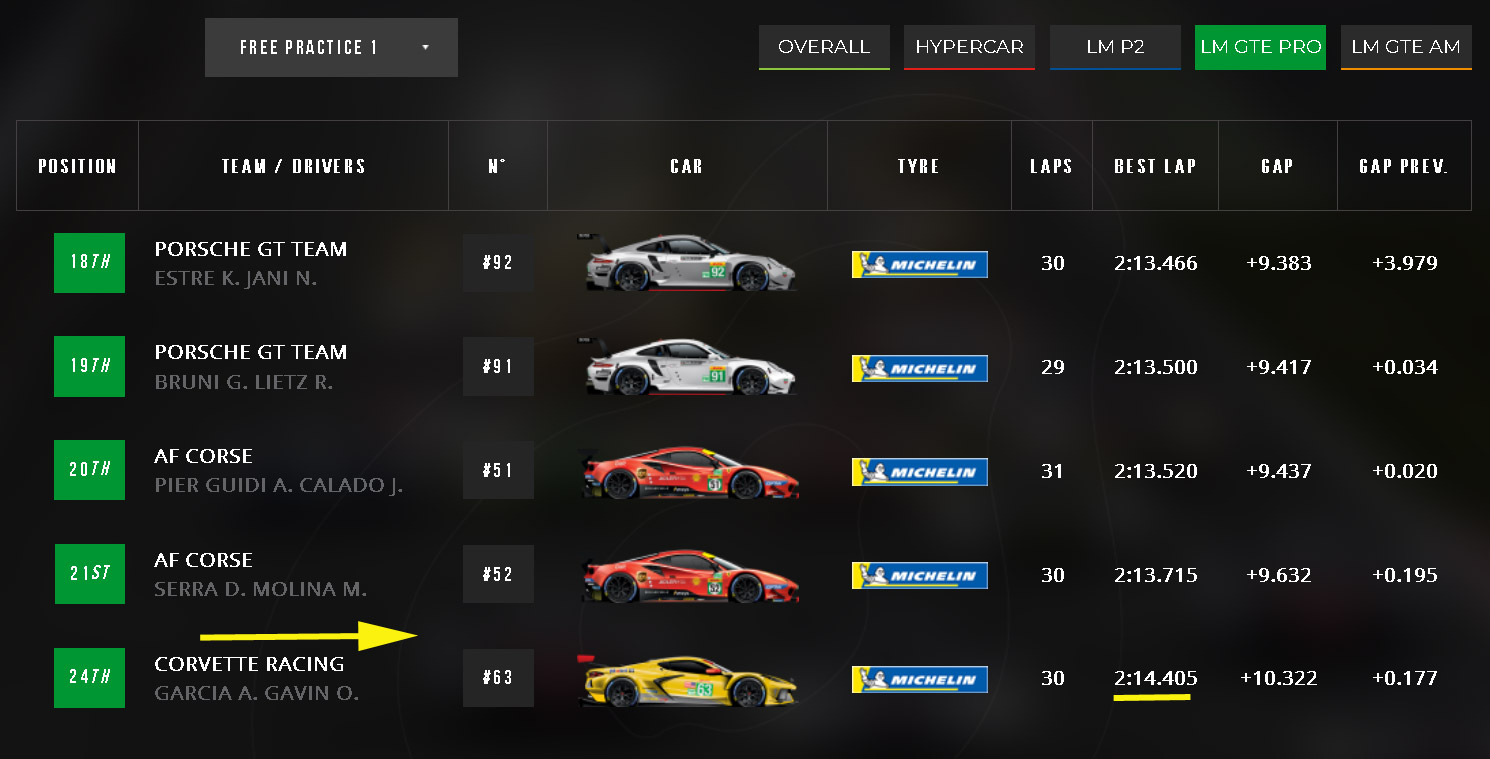Image resolution: width=1490 pixels, height=759 pixels.
Task: Click the yellow Corvette car thumbnail
Action: click(687, 679)
